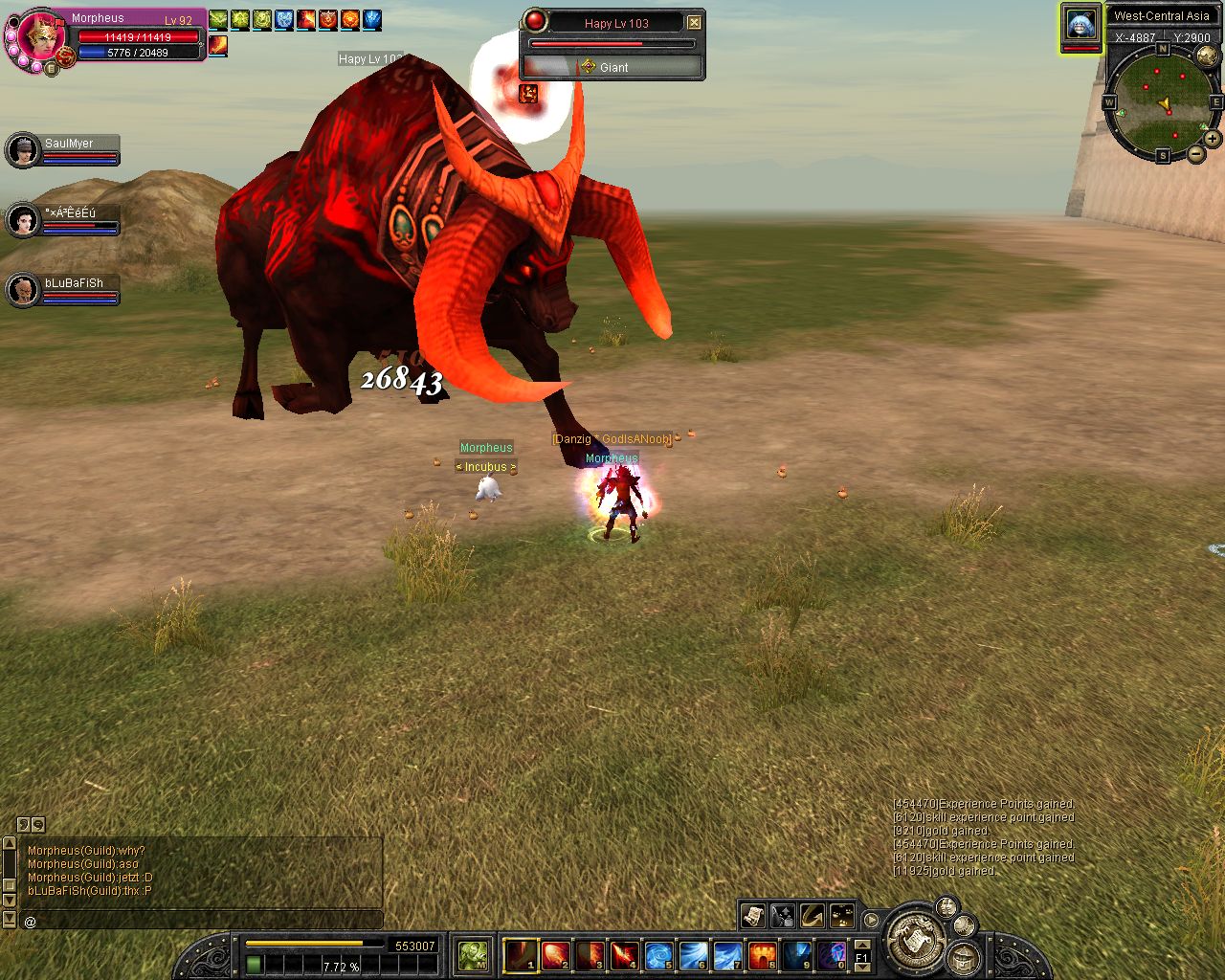
Task: Cast the blue swirl skill in slot 5
Action: 658,955
